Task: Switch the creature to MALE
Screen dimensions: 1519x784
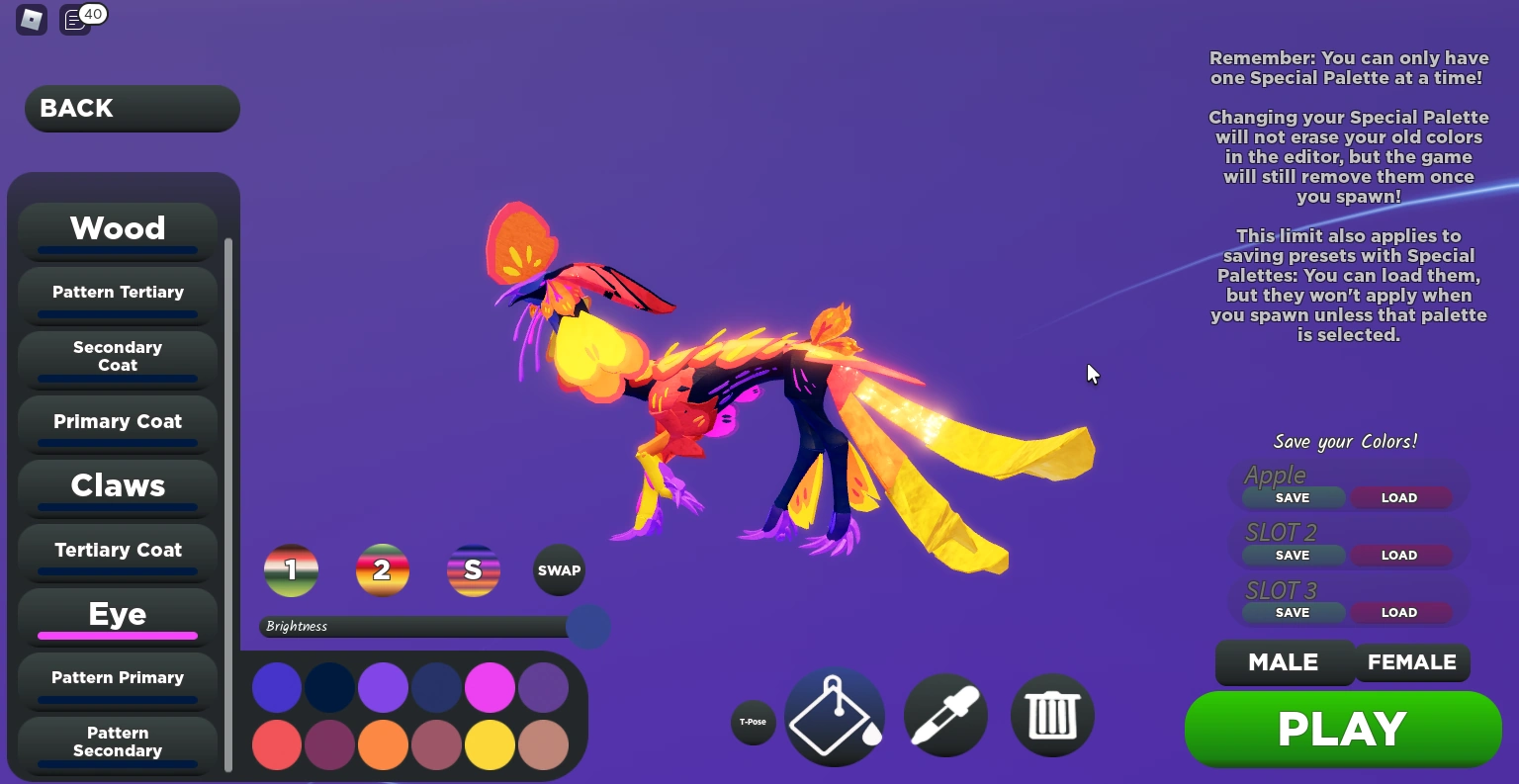Action: point(1285,662)
